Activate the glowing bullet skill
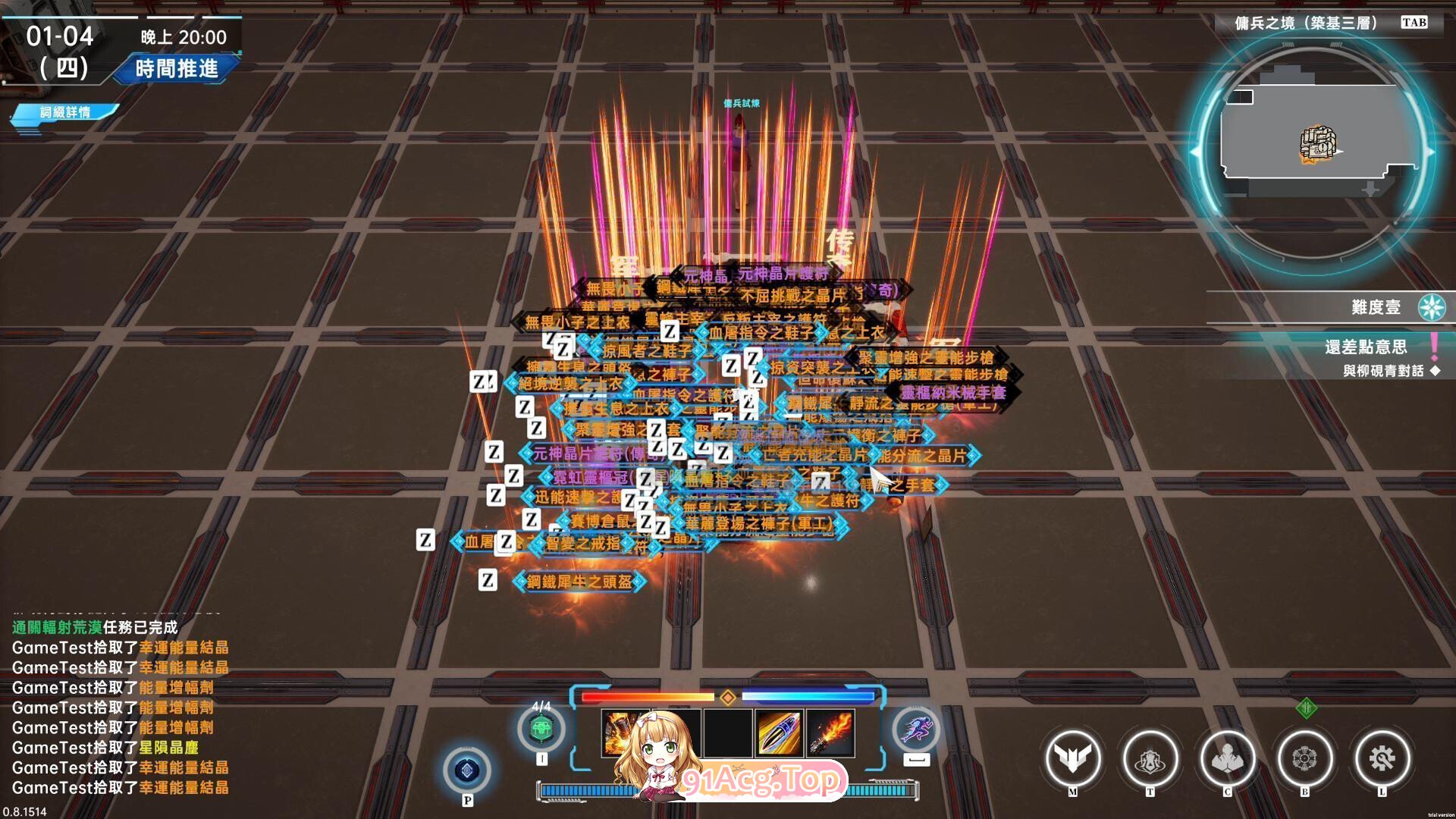Screen dimensions: 1456x819 click(x=779, y=733)
